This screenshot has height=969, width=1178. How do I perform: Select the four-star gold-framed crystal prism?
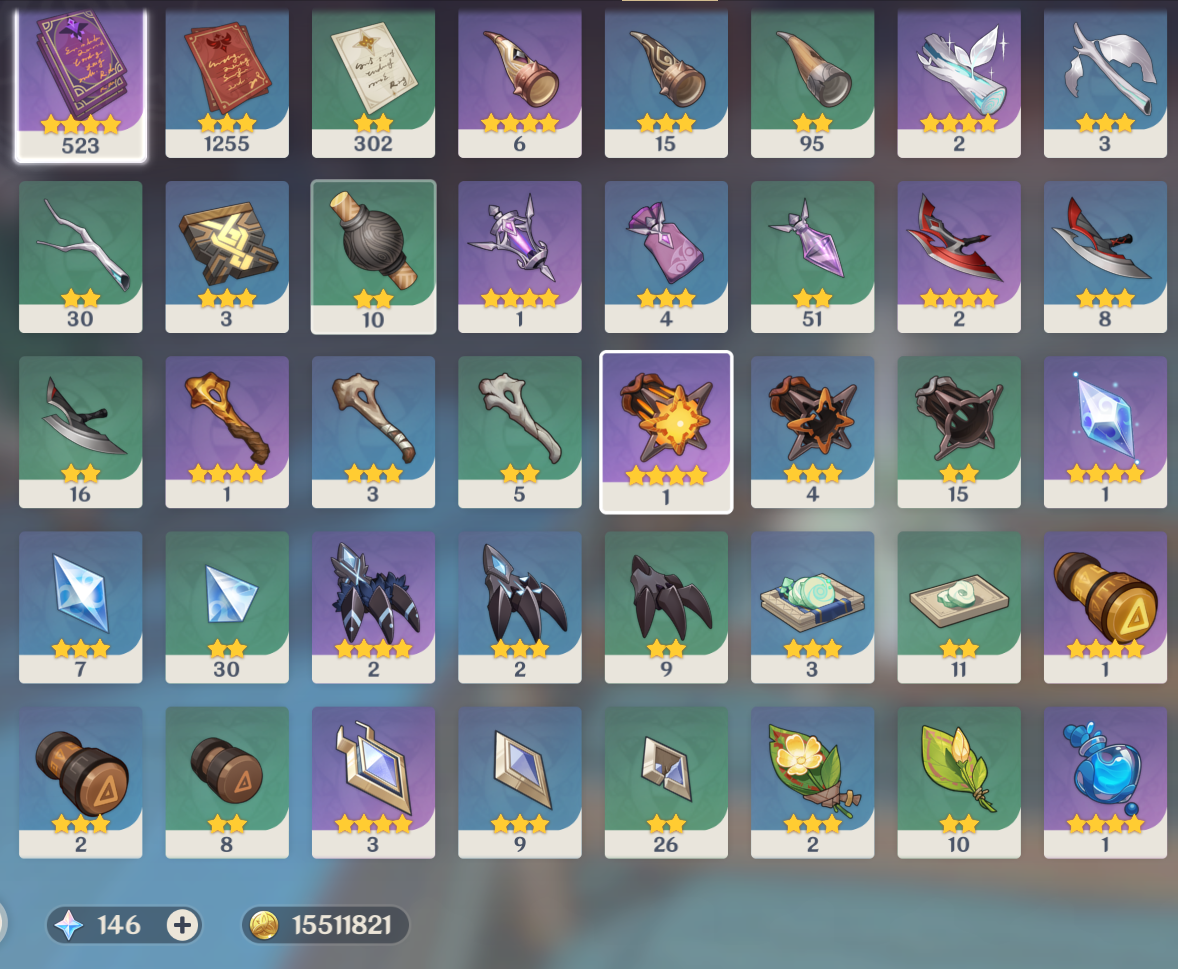coord(373,780)
